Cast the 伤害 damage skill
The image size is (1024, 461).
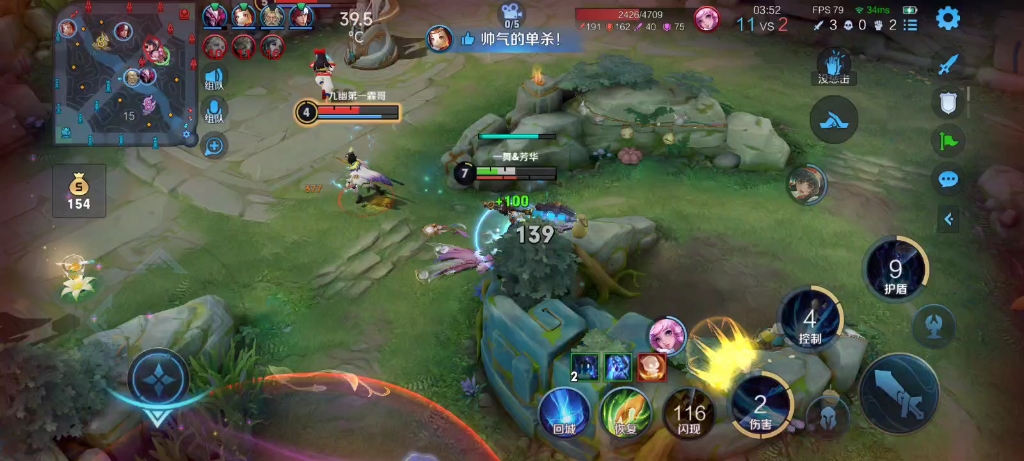pos(761,406)
